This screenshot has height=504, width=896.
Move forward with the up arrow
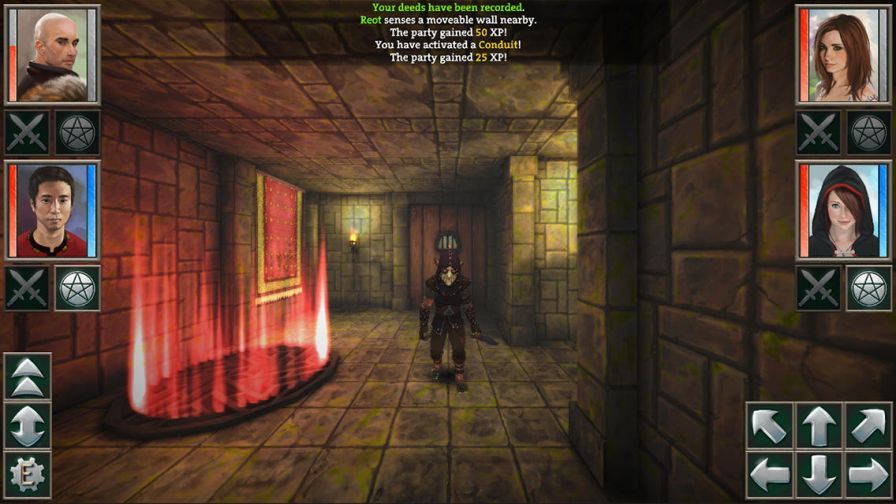819,425
